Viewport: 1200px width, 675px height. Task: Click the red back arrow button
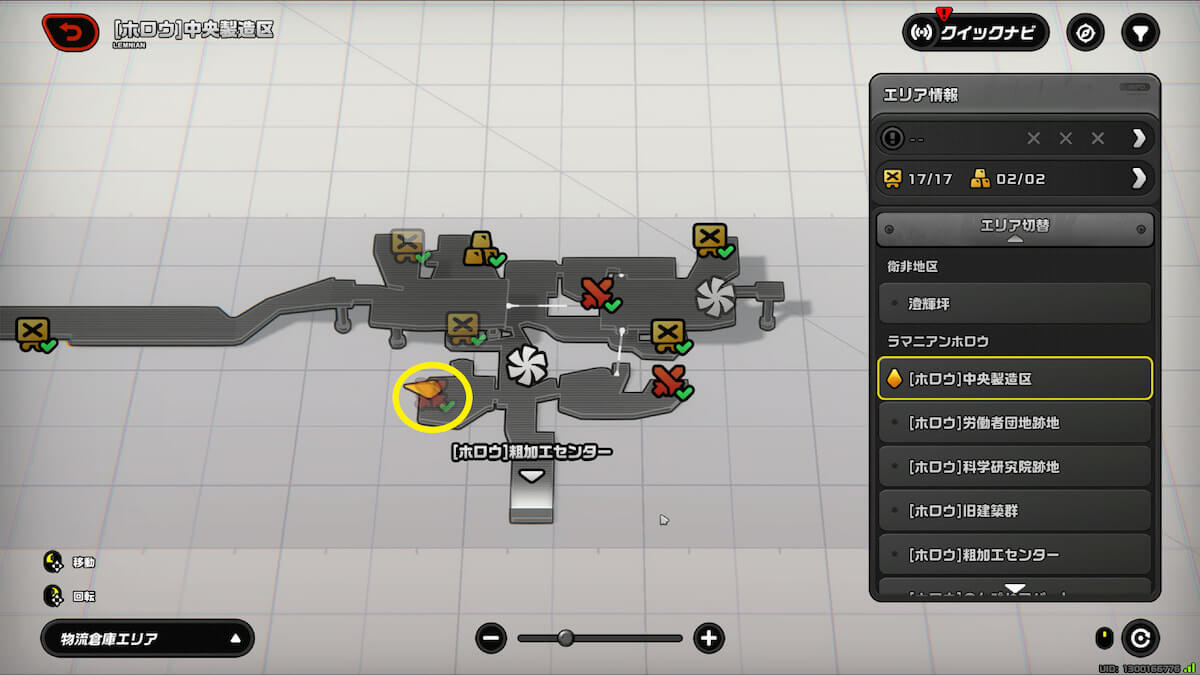(70, 33)
